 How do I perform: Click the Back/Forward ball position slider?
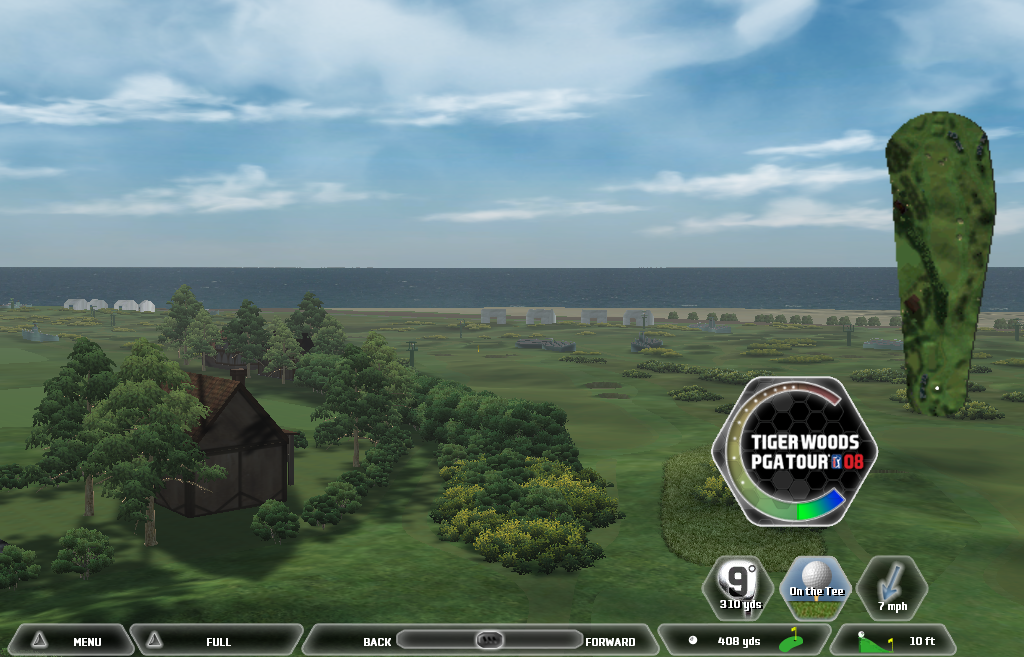(489, 640)
